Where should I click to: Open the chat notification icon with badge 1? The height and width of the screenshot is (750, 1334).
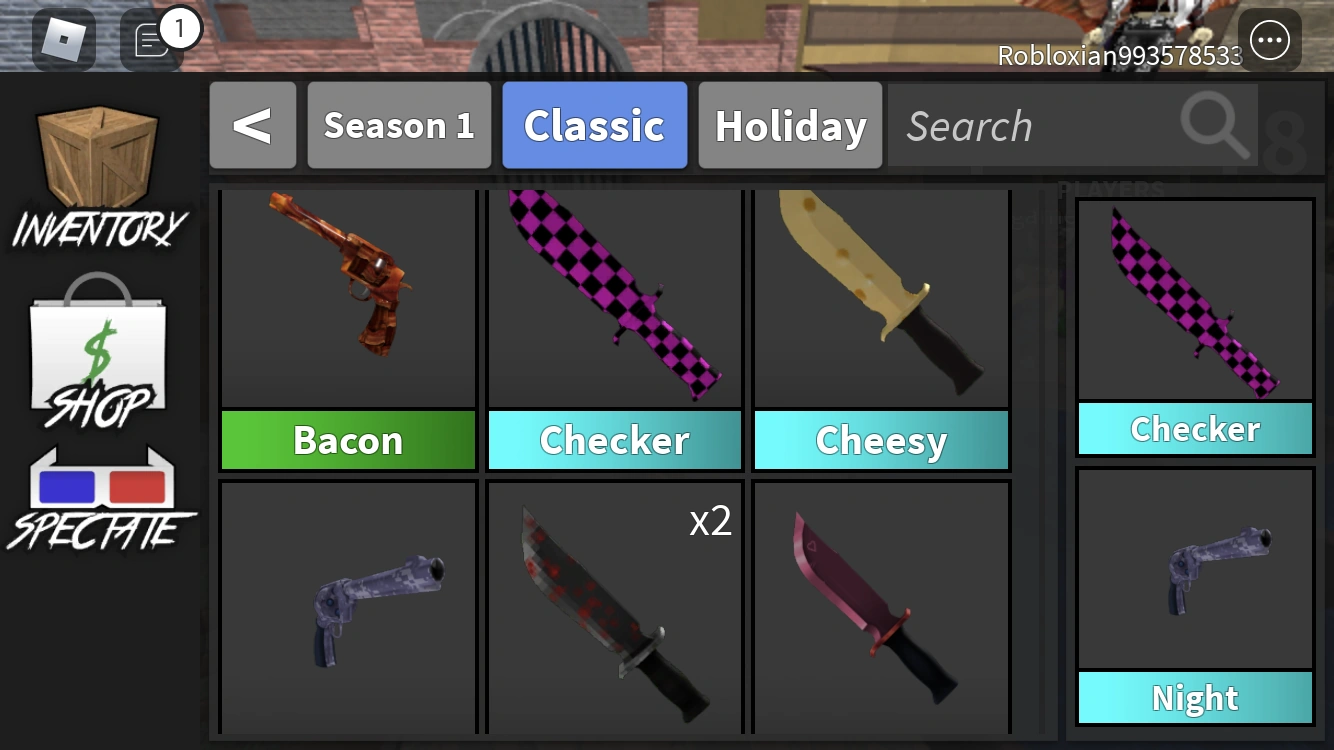click(x=148, y=37)
